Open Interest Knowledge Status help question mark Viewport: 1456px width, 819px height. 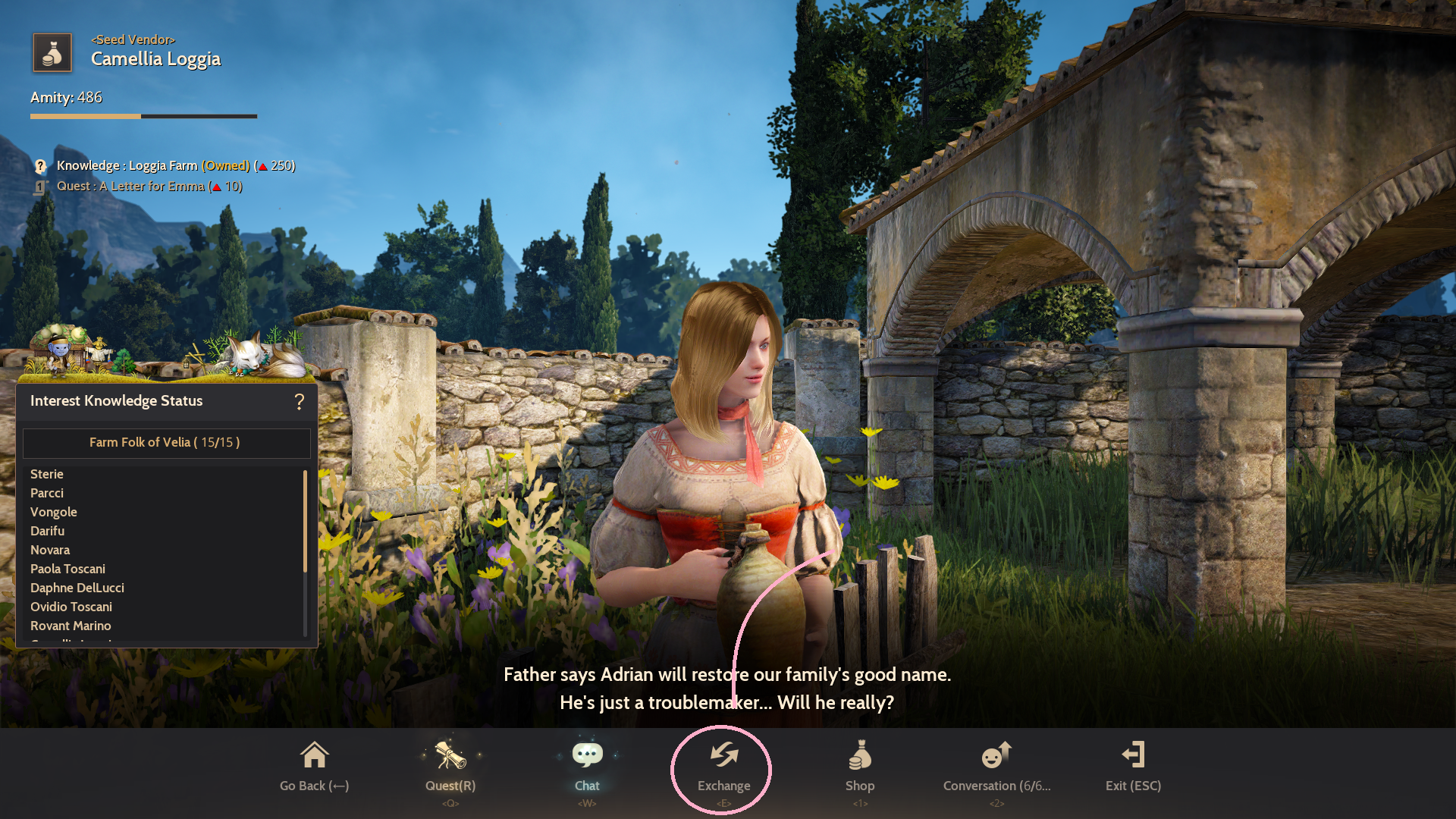(x=300, y=401)
